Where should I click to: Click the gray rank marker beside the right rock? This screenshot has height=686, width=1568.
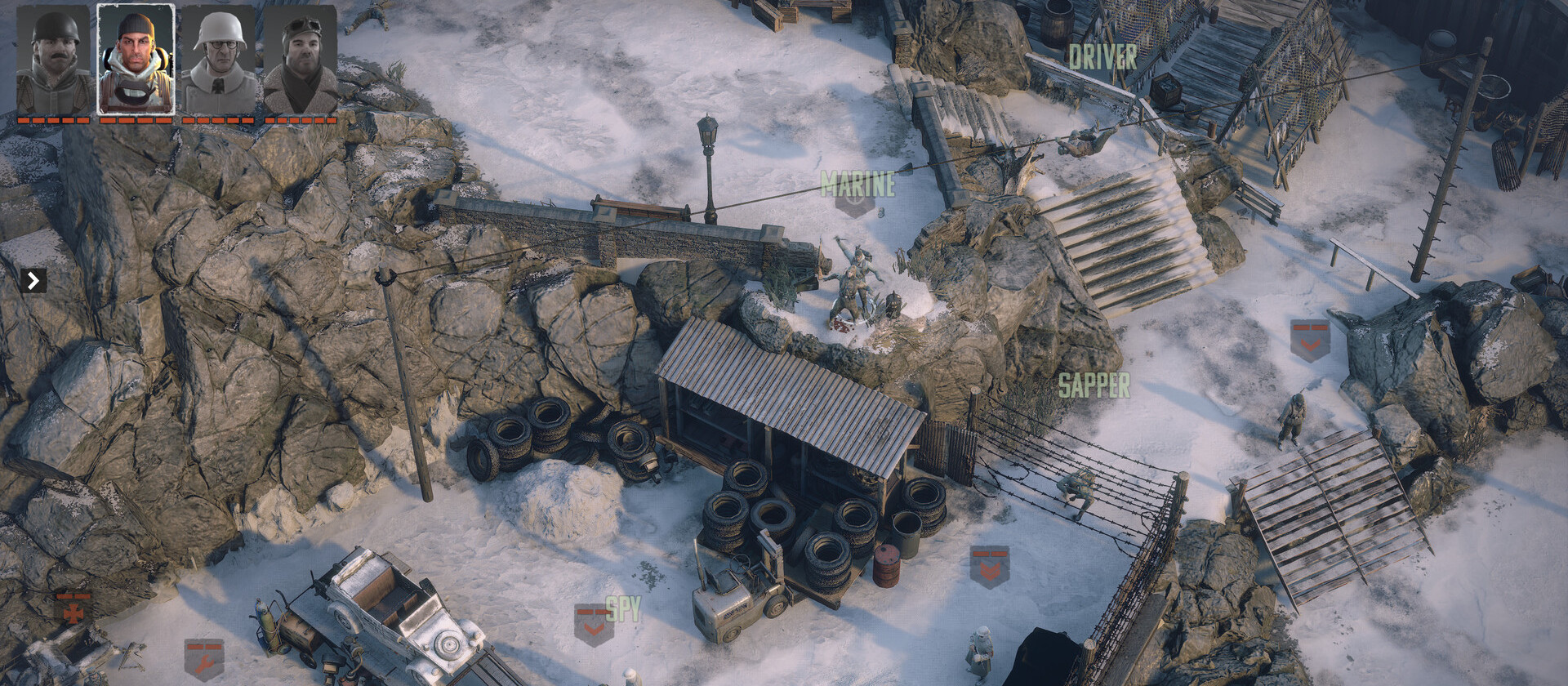pos(1308,339)
